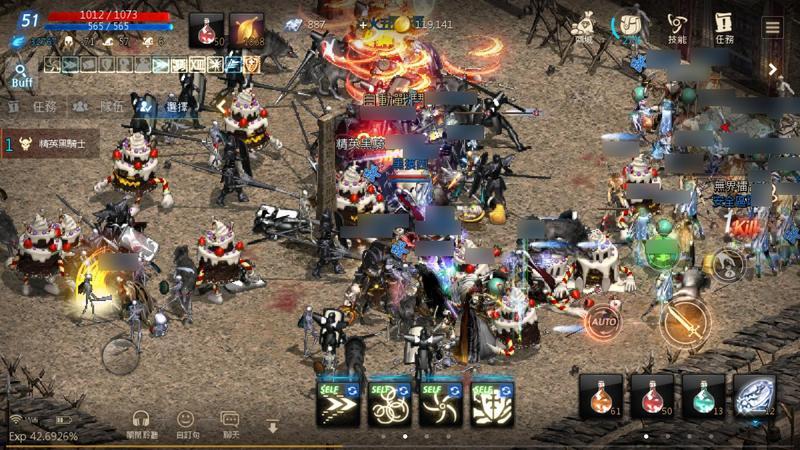The image size is (800, 450).
Task: Toggle the AUTO hunt button
Action: coord(602,322)
